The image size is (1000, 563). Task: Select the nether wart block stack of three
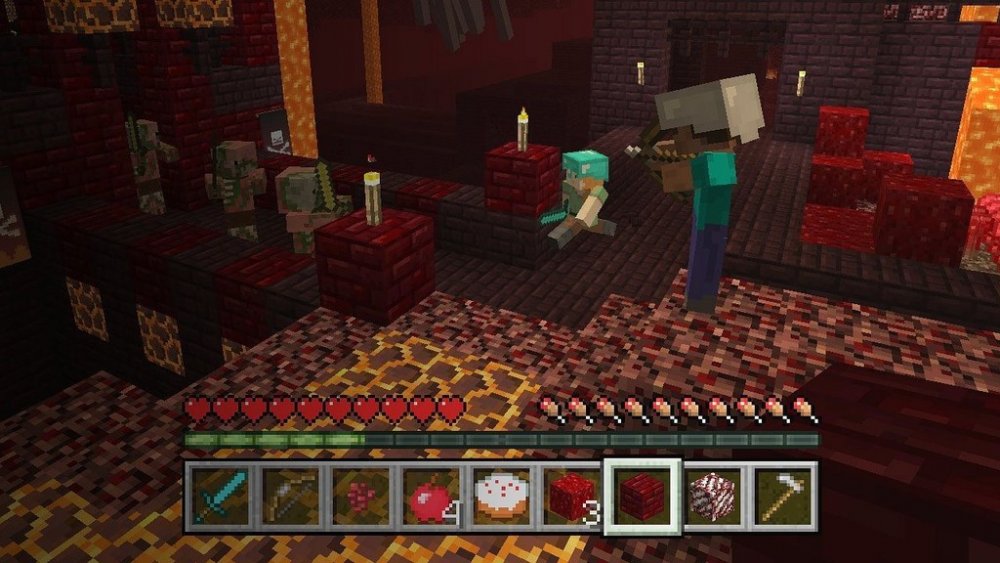point(571,495)
